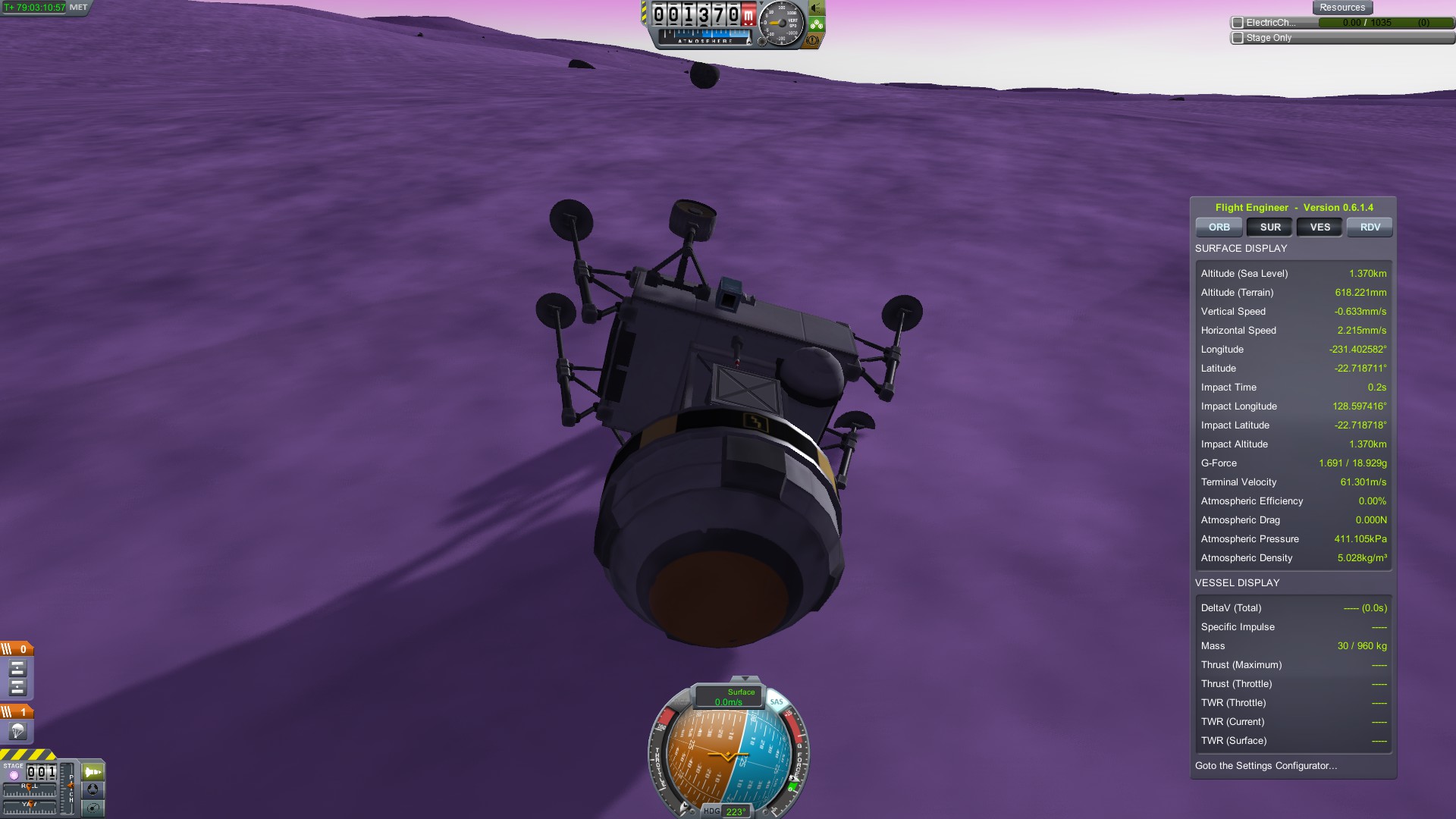Toggle the lights action button

[x=817, y=8]
